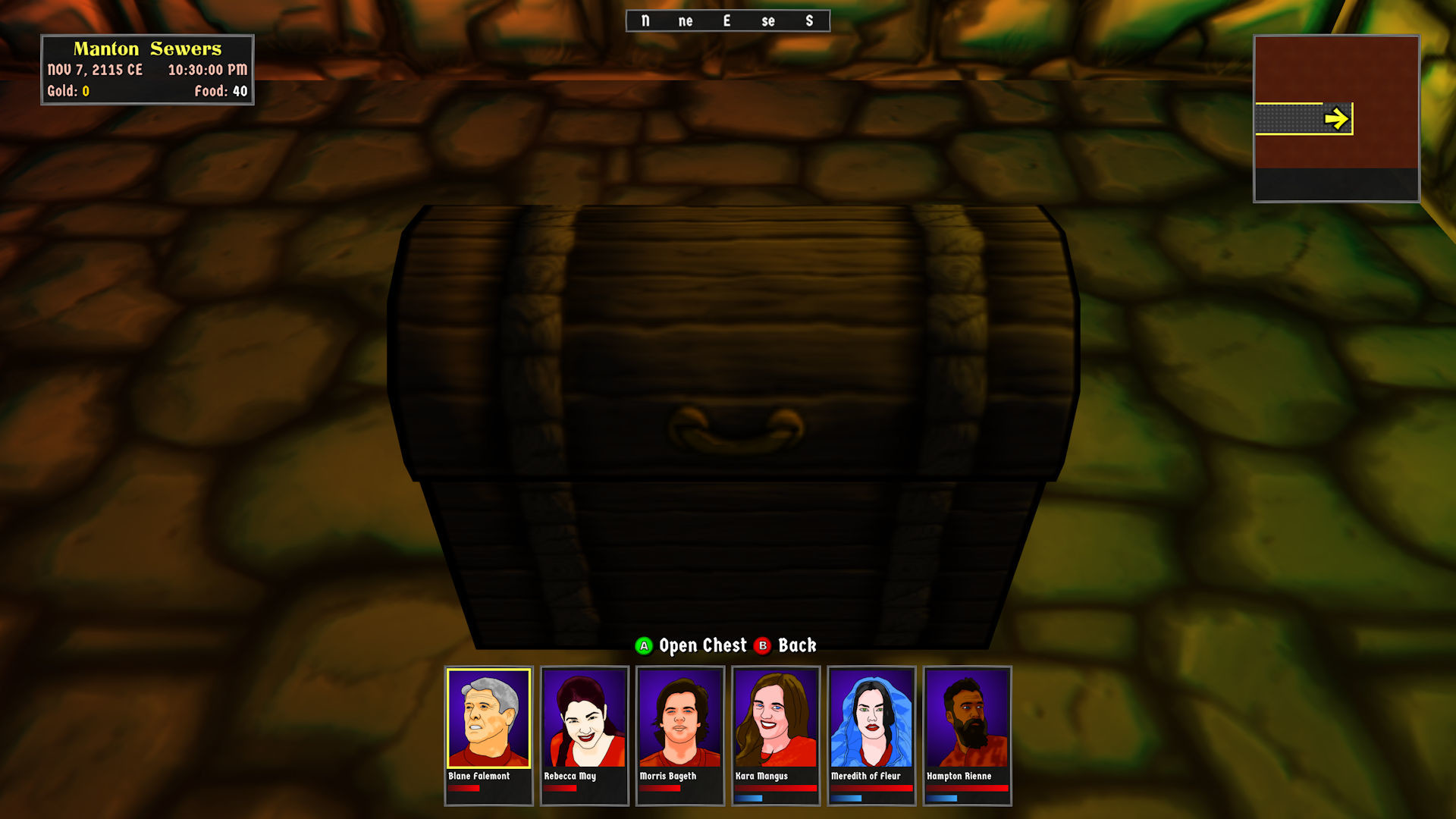Click the E on the compass bar

pyautogui.click(x=726, y=20)
